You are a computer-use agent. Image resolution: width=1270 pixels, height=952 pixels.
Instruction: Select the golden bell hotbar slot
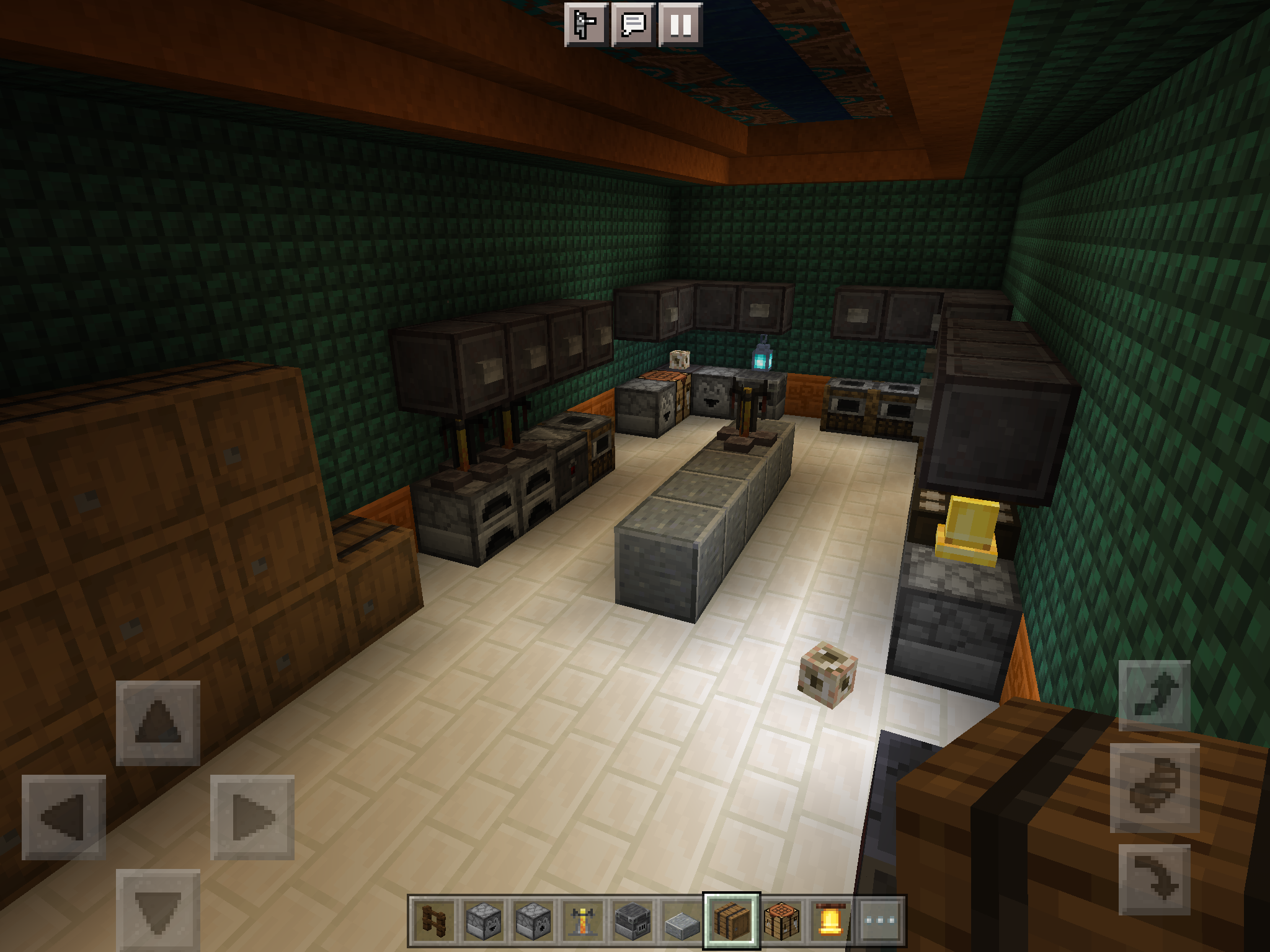(831, 920)
